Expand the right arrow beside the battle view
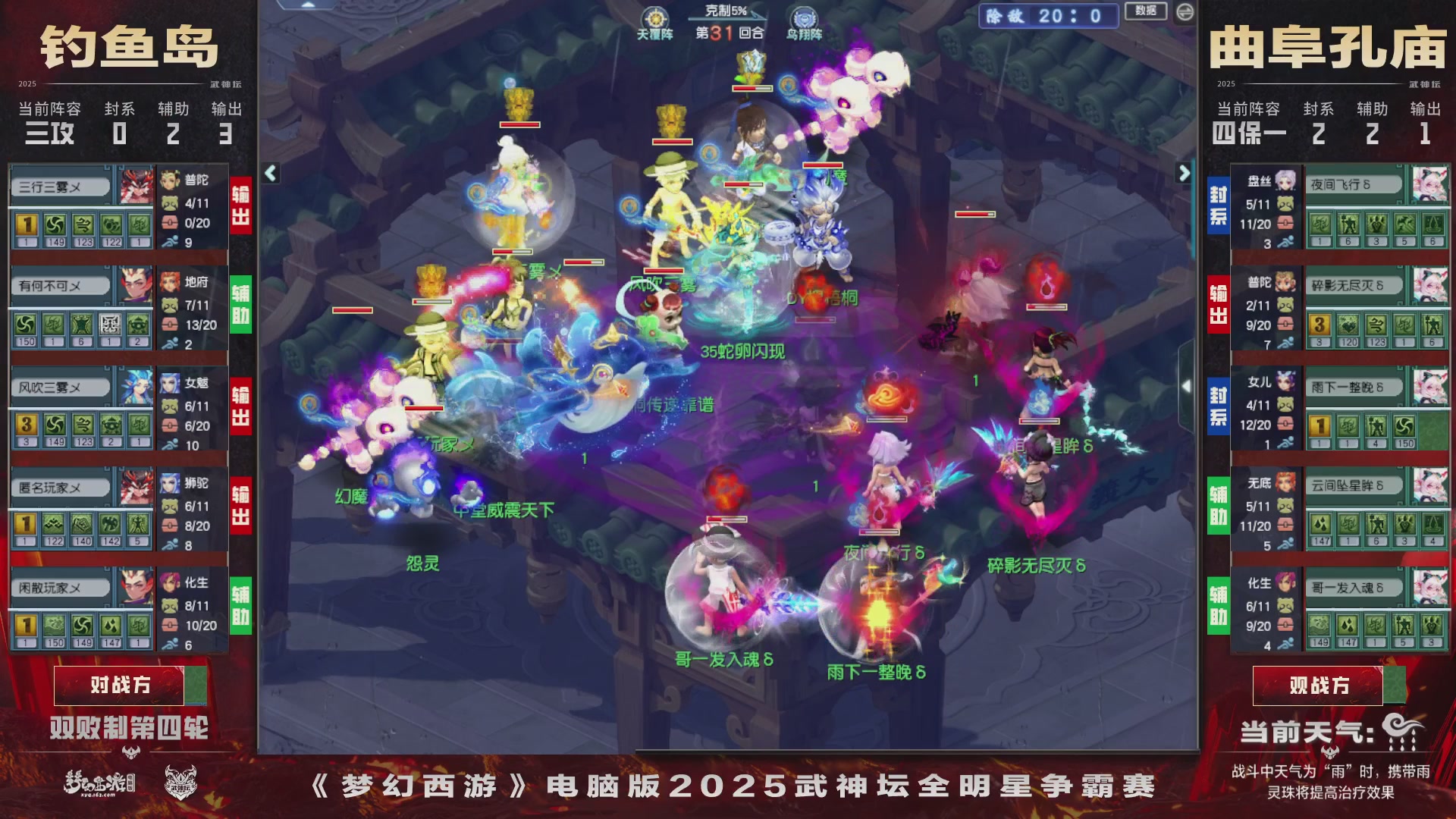 pyautogui.click(x=1185, y=173)
